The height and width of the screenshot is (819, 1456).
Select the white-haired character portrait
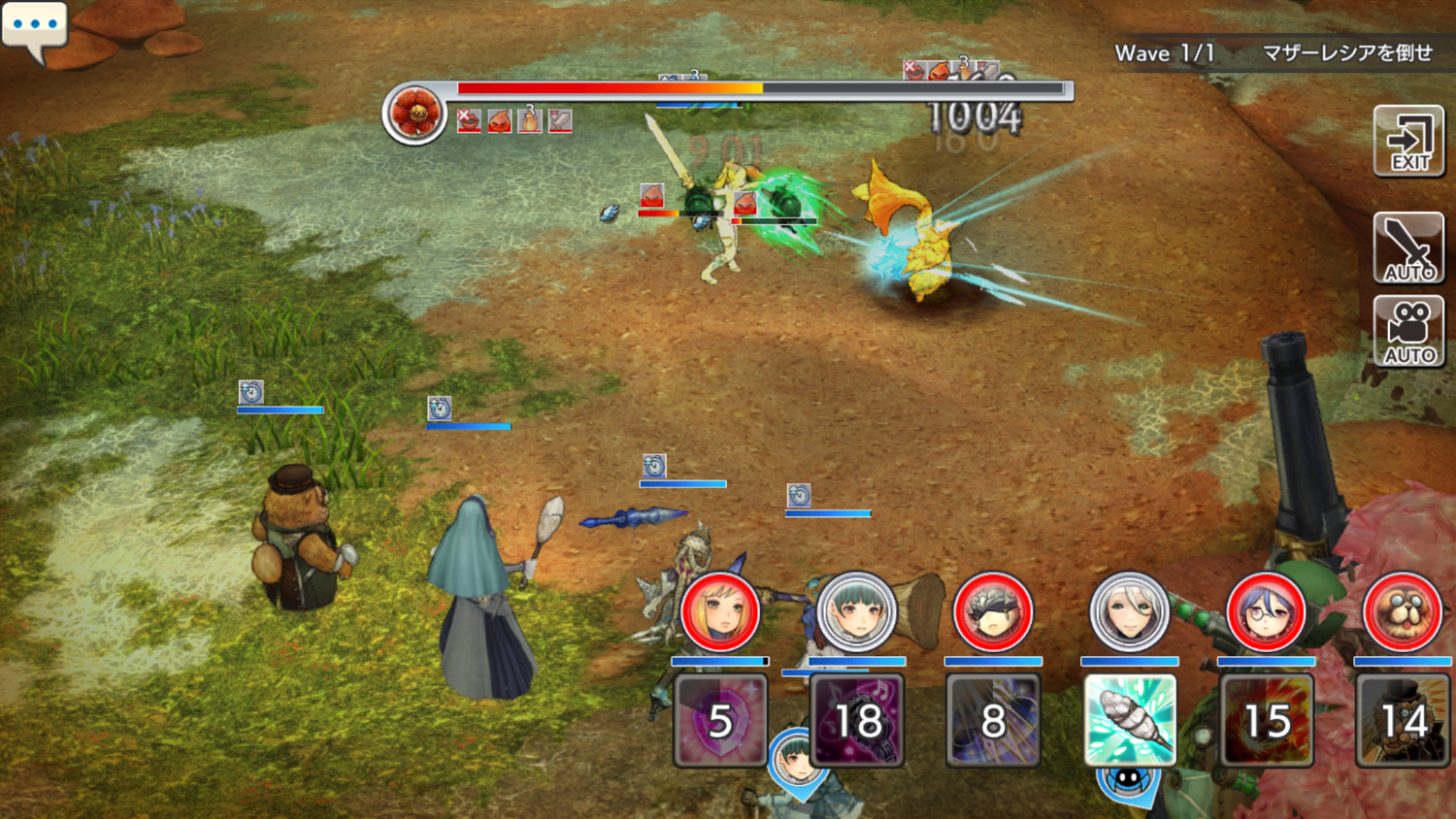pyautogui.click(x=1129, y=612)
